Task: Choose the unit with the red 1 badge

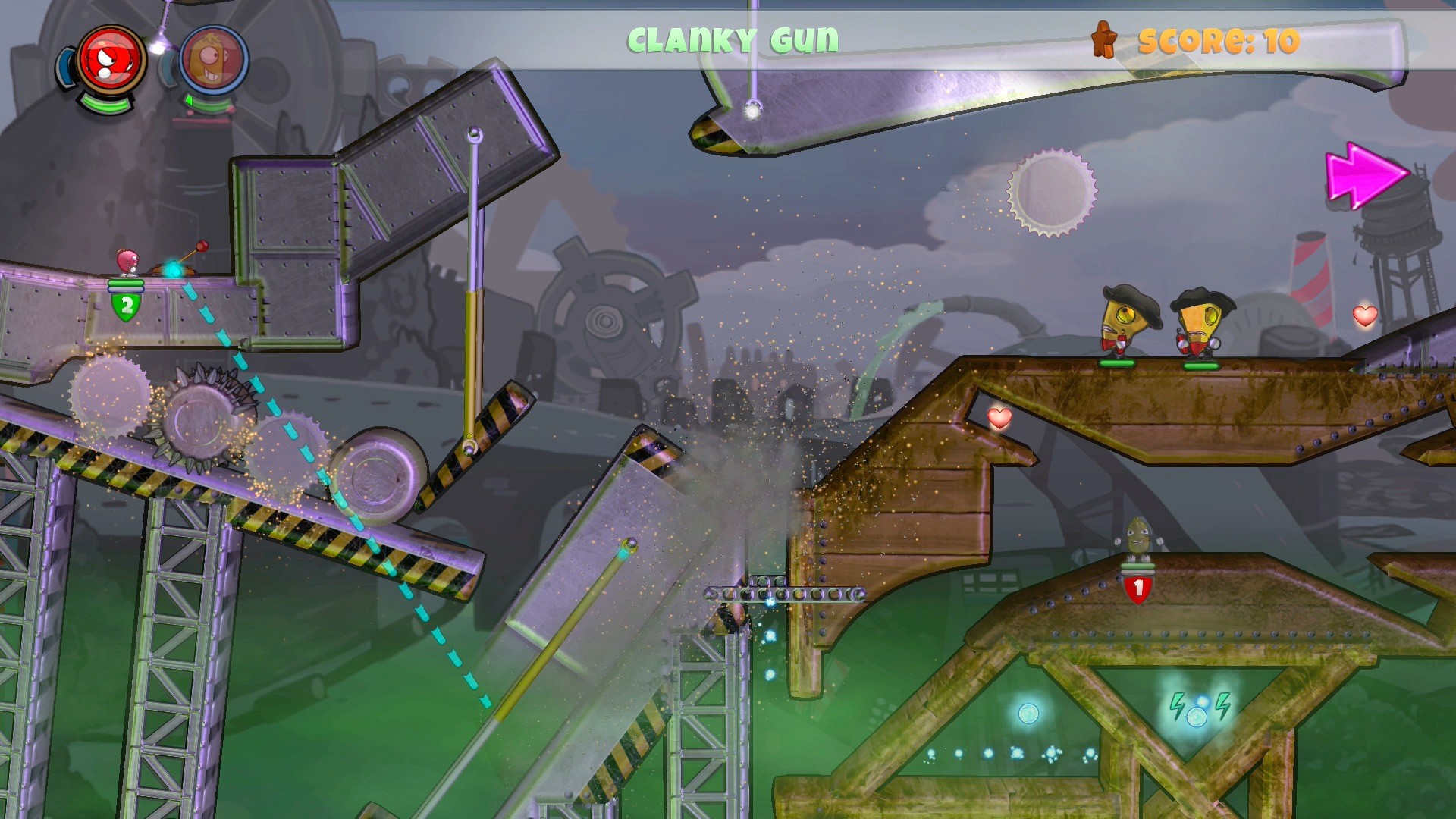Action: pyautogui.click(x=1137, y=538)
